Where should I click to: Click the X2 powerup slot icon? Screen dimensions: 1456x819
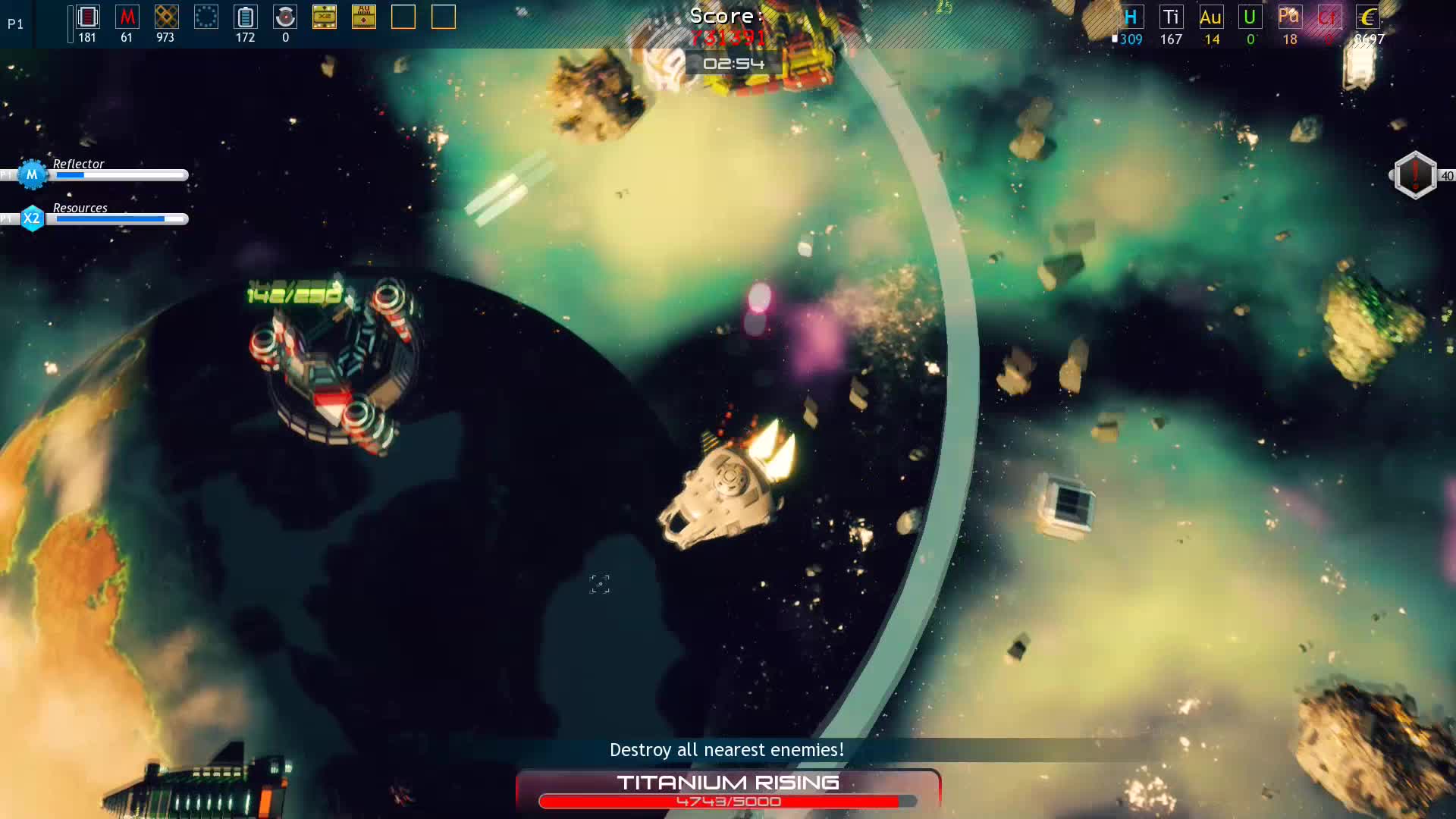click(x=325, y=17)
